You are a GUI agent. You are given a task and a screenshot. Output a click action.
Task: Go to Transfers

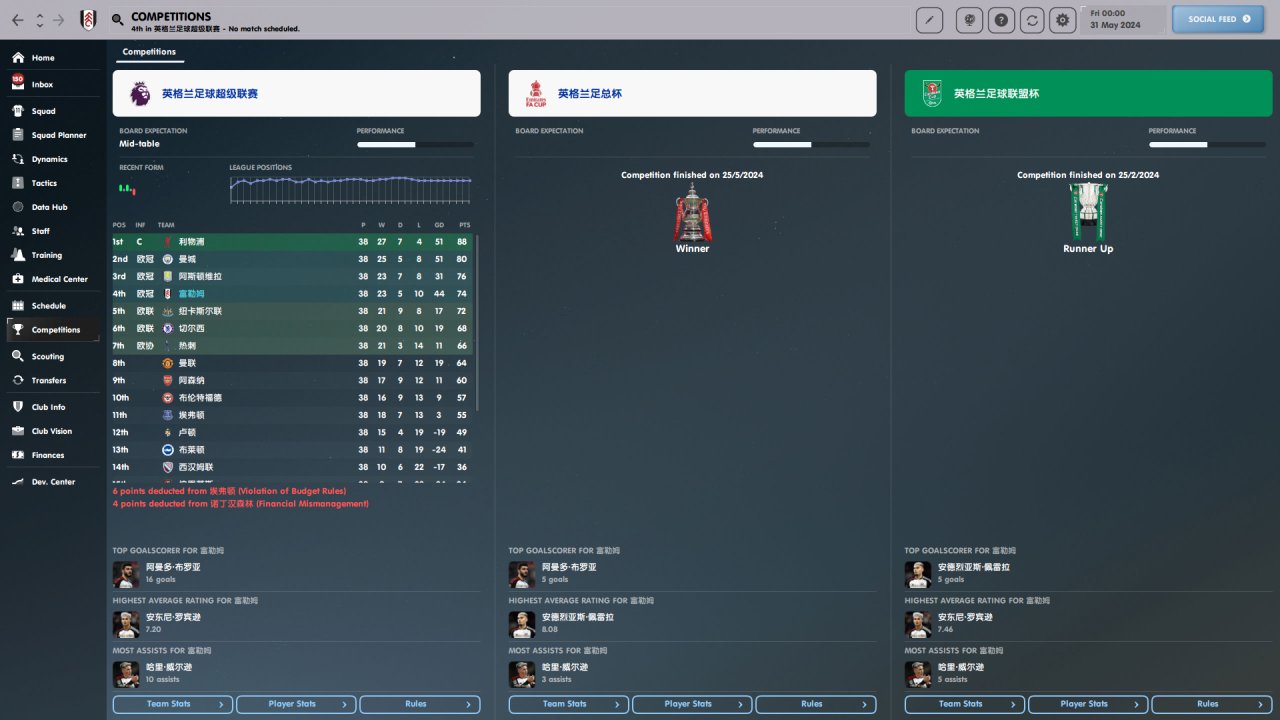(x=48, y=380)
